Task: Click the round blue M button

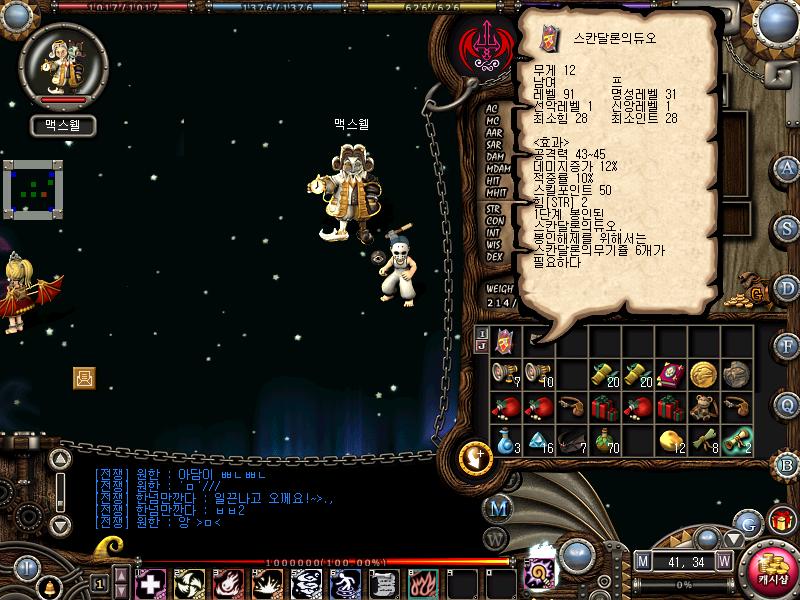Action: point(500,508)
